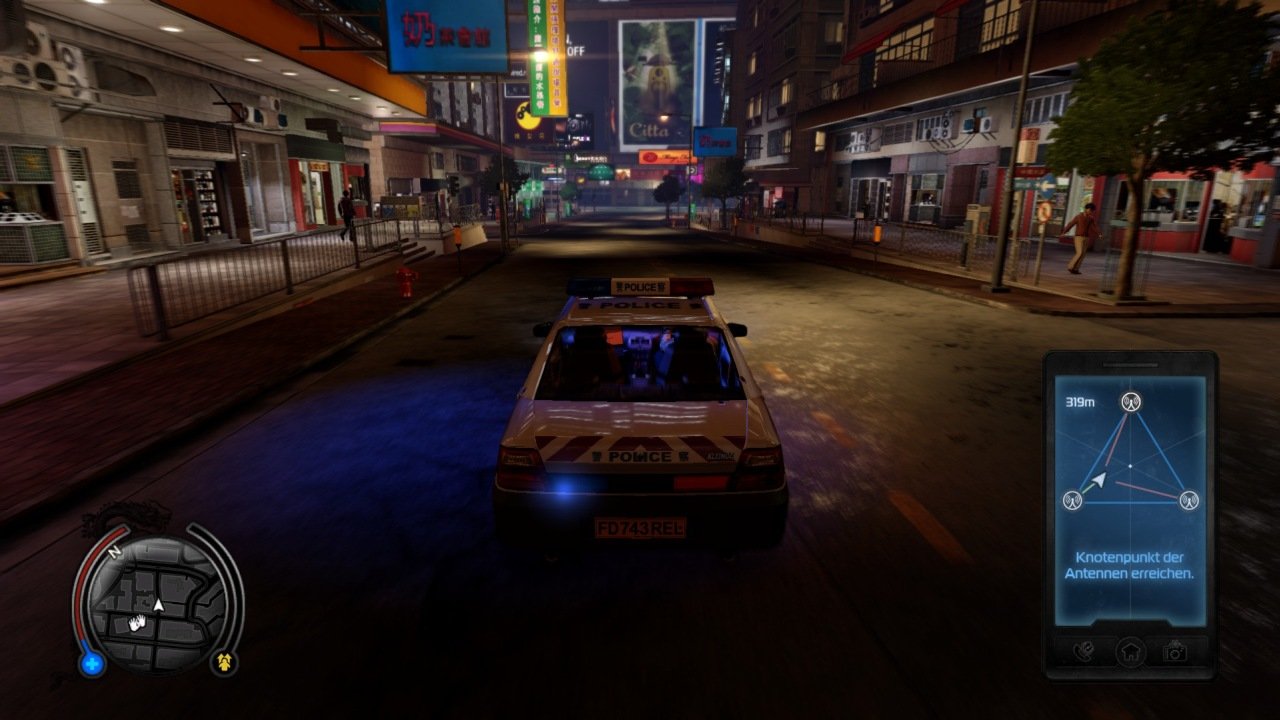
Task: Select the bottom-right antenna node on phone
Action: pos(1188,500)
